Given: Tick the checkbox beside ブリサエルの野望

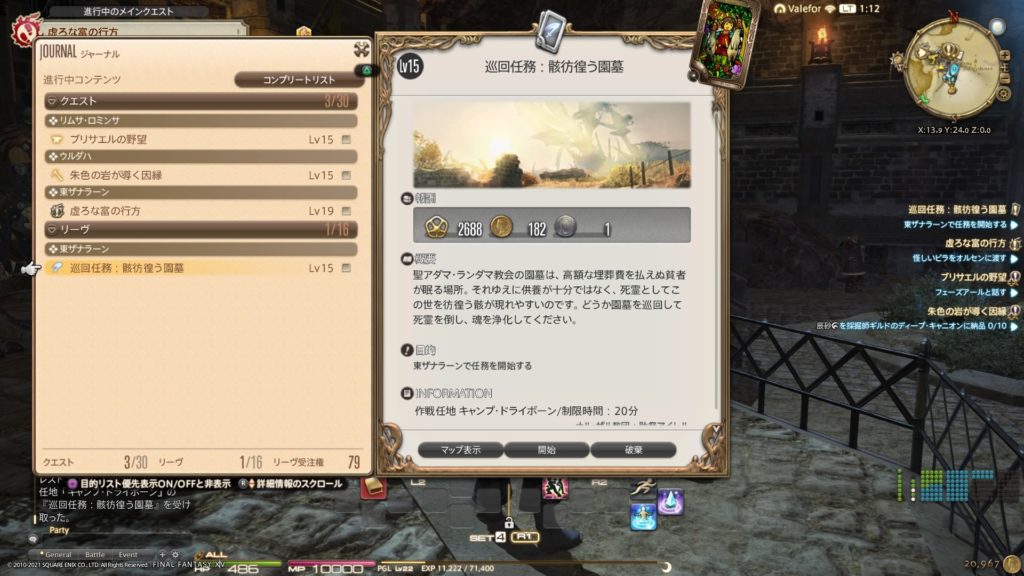Looking at the screenshot, I should click(346, 139).
